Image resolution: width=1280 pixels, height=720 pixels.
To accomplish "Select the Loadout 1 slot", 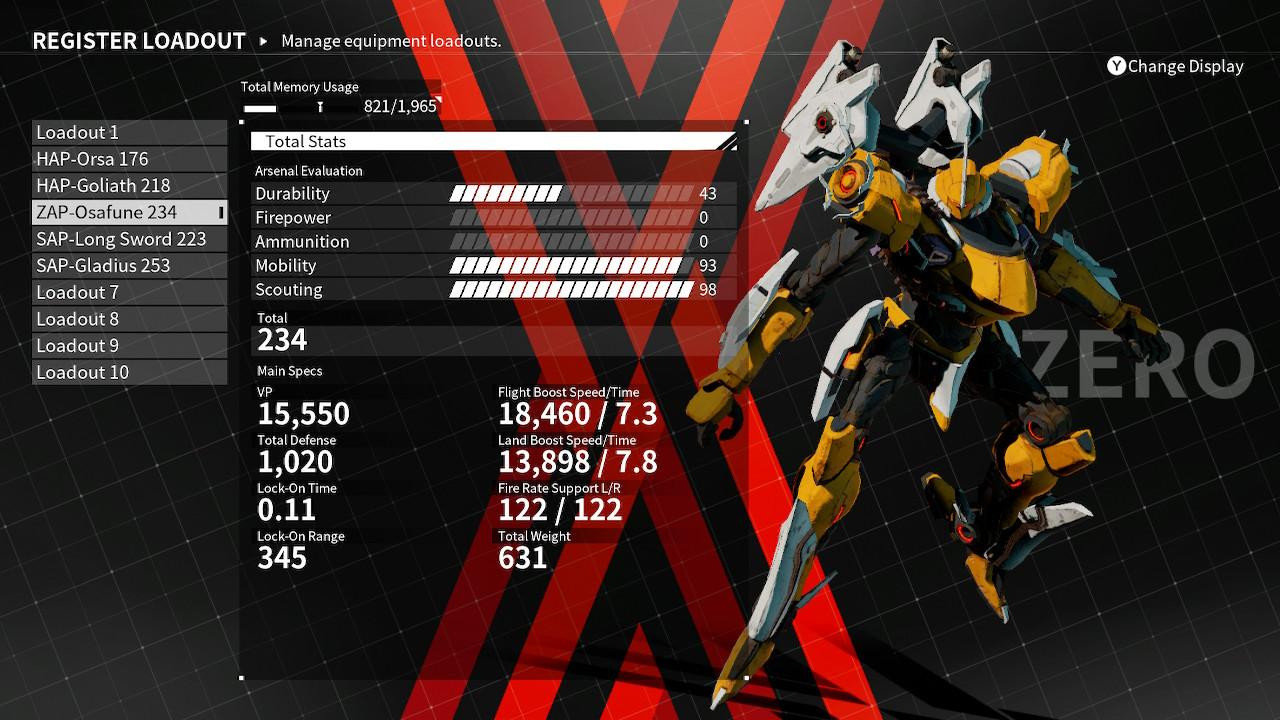I will pos(129,133).
